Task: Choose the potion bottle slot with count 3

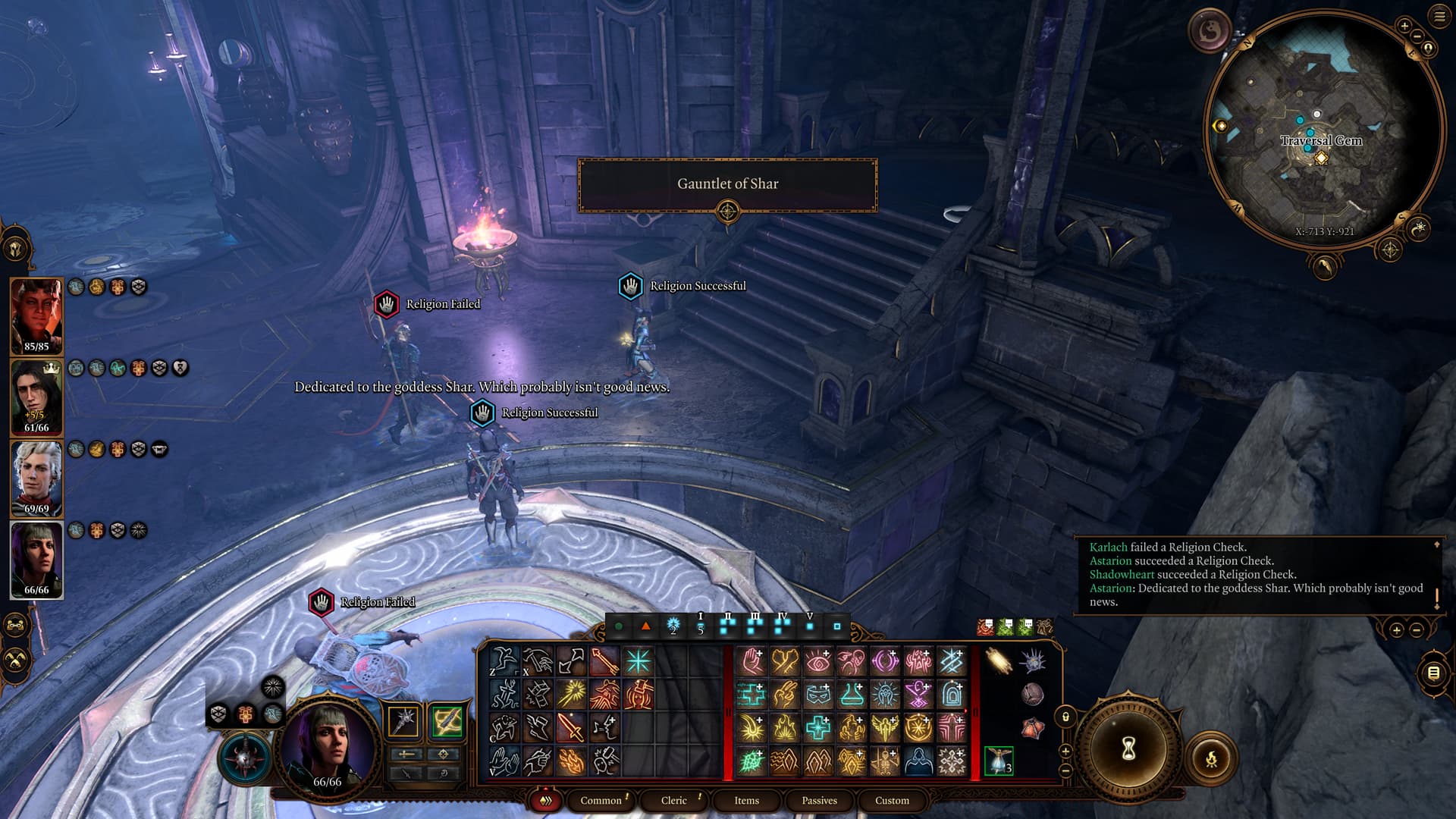Action: 999,761
